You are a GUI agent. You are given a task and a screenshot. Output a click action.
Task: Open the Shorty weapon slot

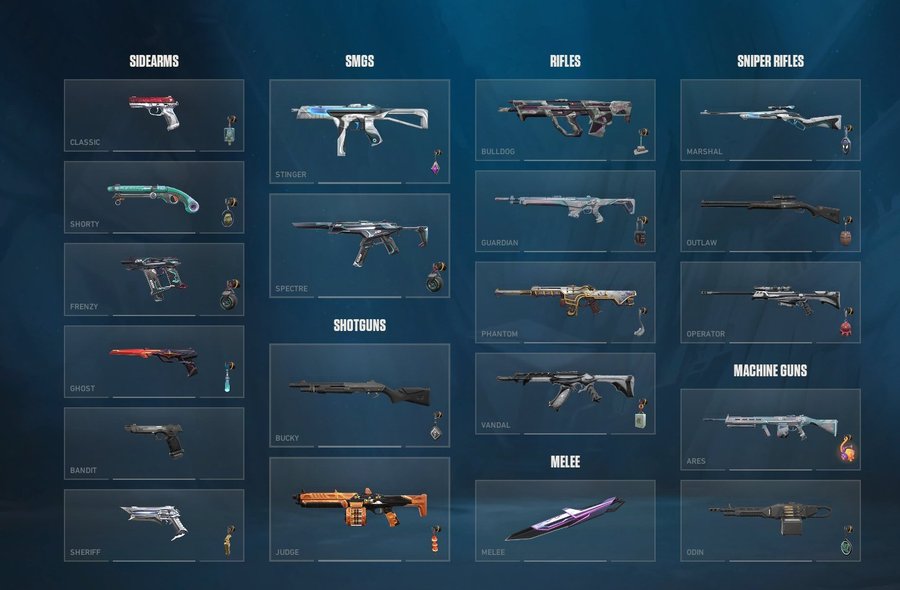pos(153,197)
